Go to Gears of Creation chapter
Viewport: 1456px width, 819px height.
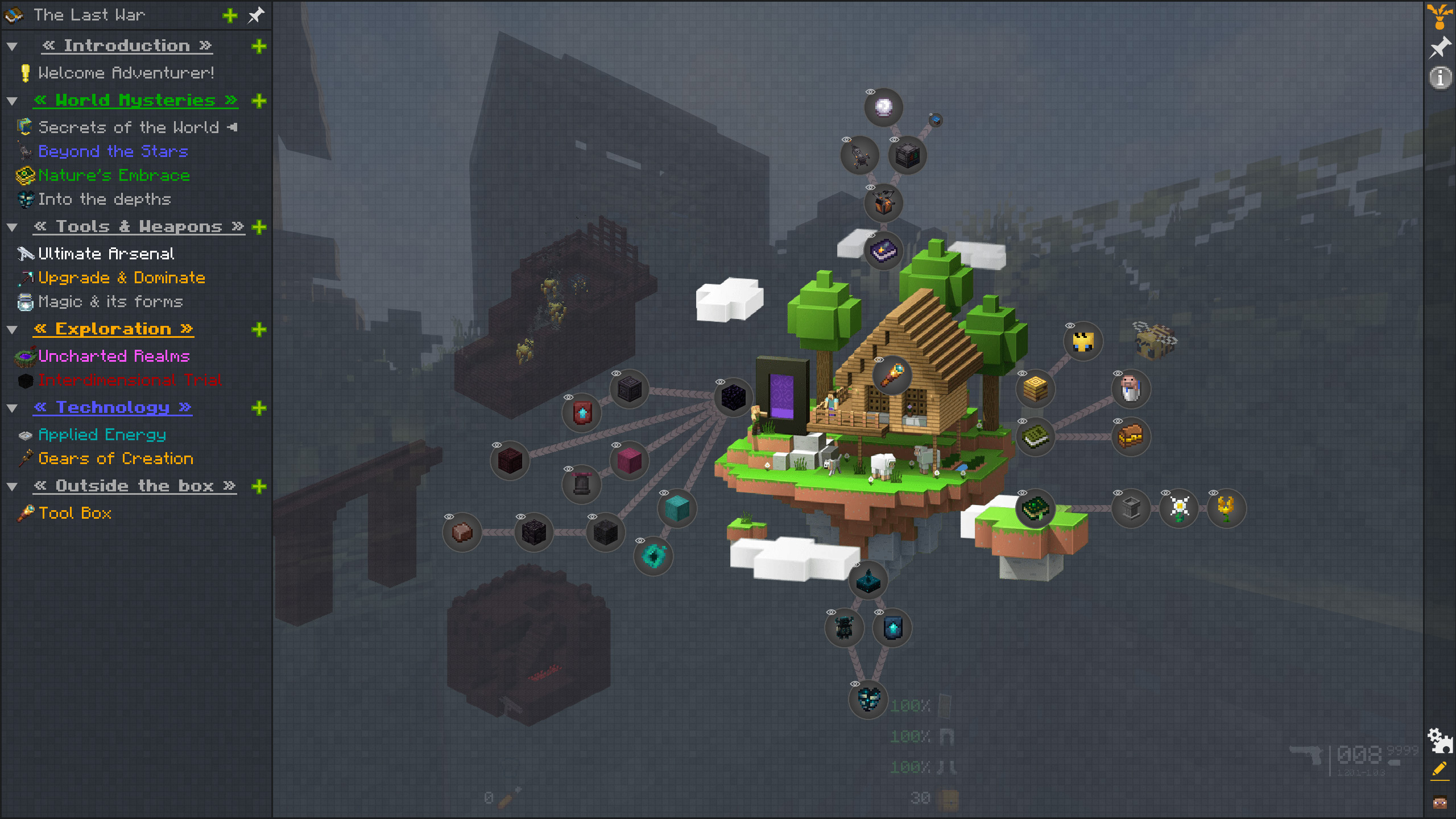[115, 458]
